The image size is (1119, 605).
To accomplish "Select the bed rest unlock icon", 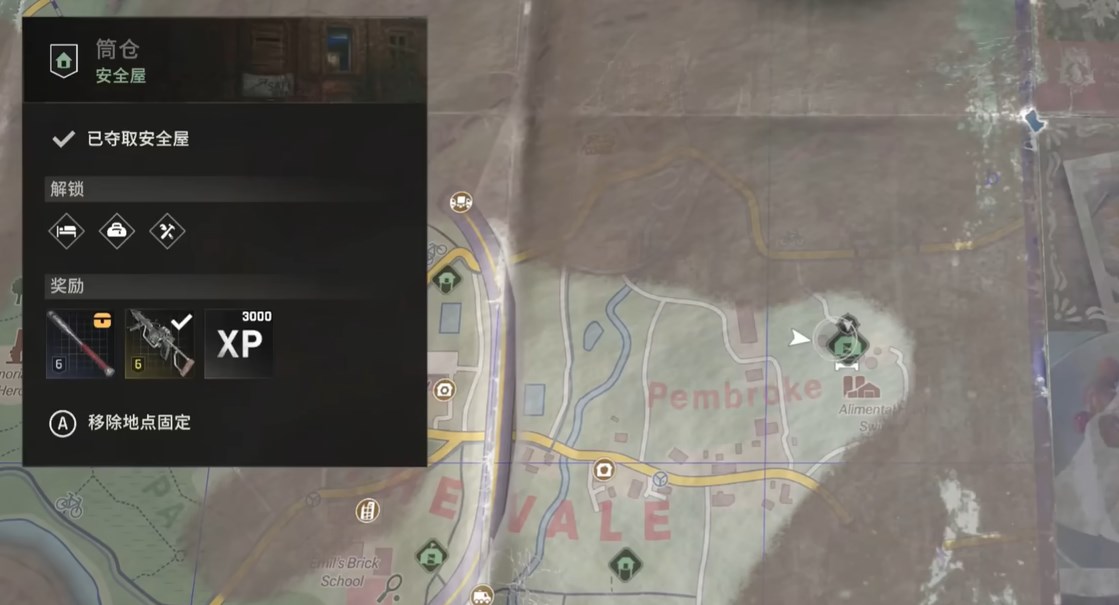I will 67,231.
